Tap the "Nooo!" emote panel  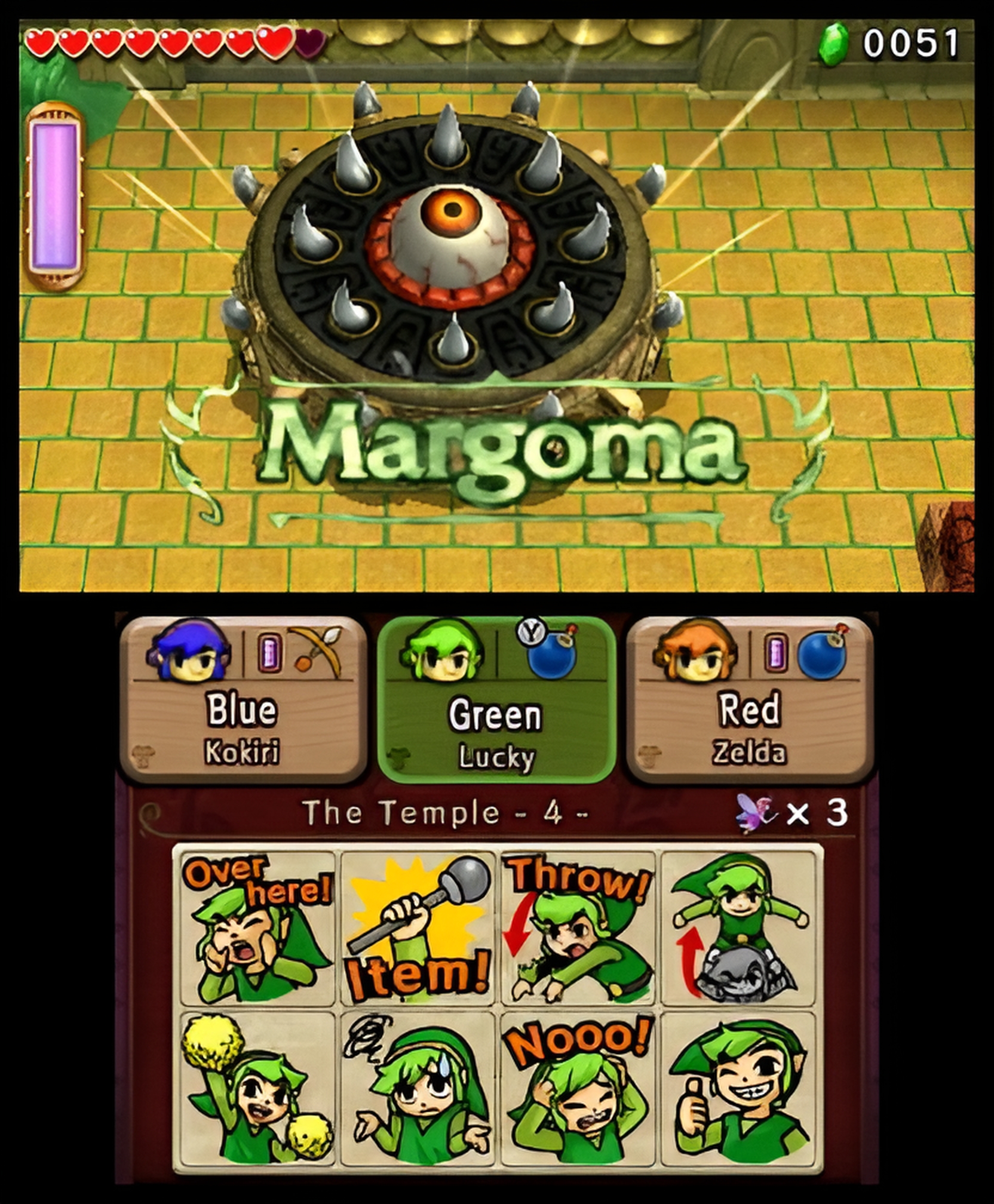pos(578,1088)
